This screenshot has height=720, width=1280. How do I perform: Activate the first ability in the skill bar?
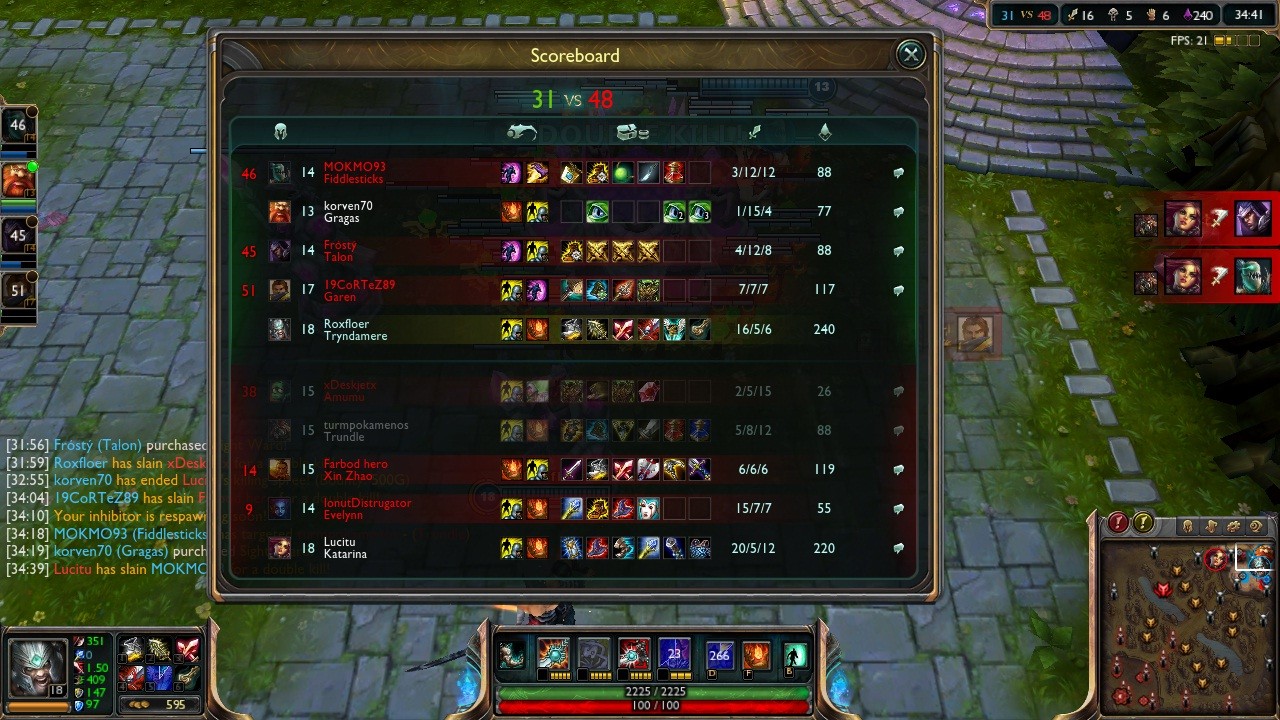553,655
